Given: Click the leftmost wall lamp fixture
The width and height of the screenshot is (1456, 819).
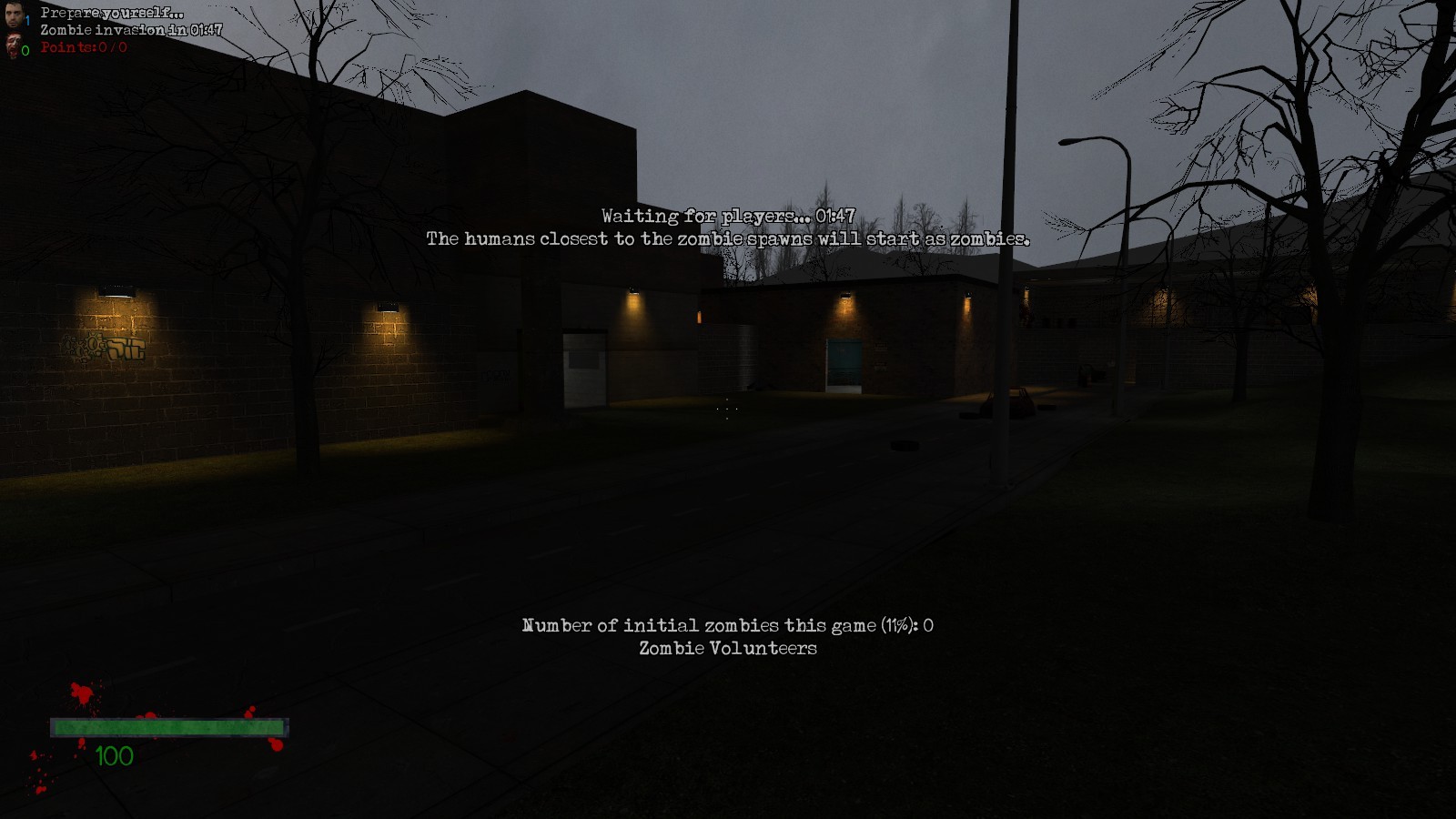Looking at the screenshot, I should pyautogui.click(x=116, y=289).
